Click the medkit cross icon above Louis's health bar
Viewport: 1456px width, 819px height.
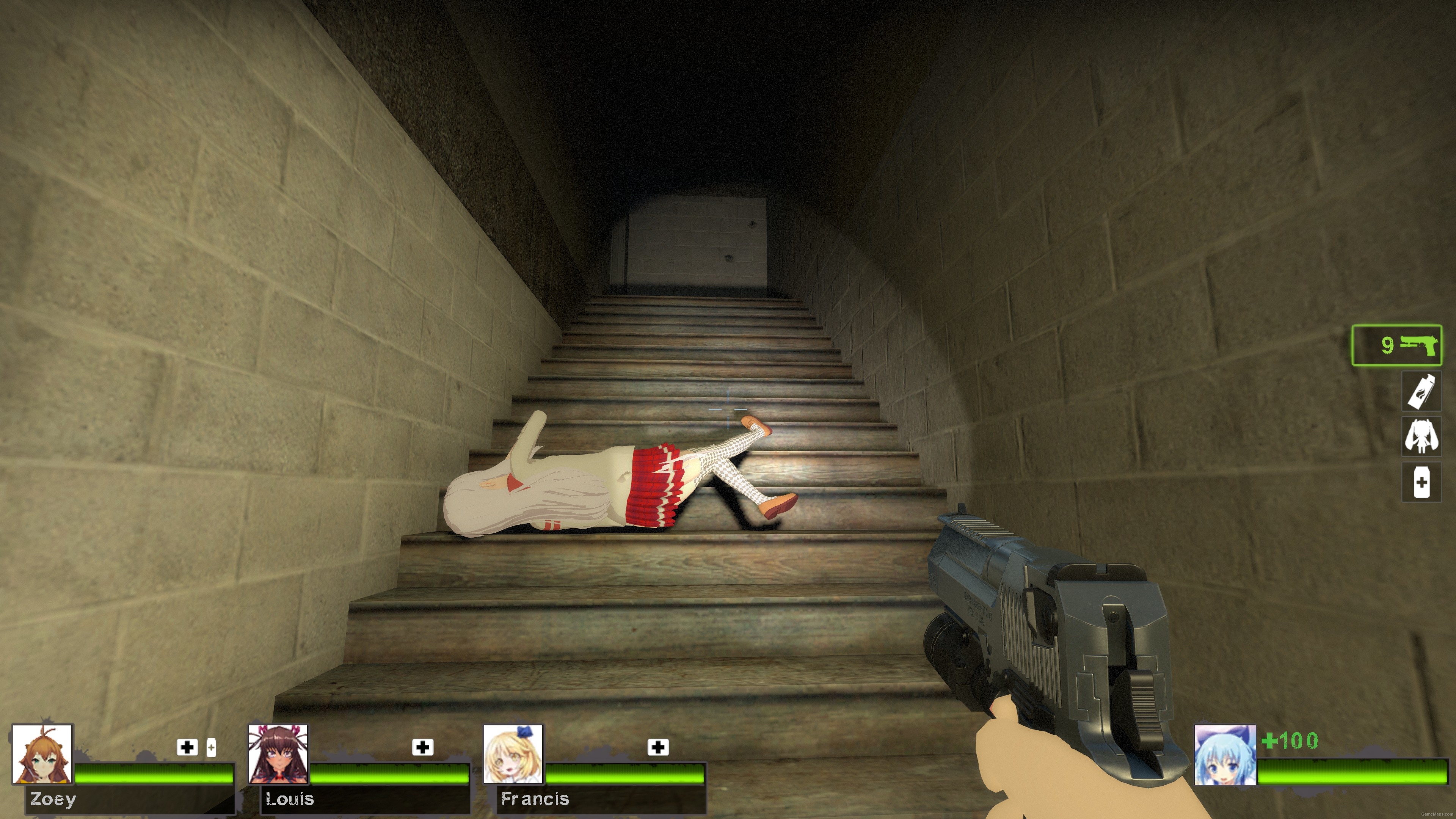pos(422,747)
